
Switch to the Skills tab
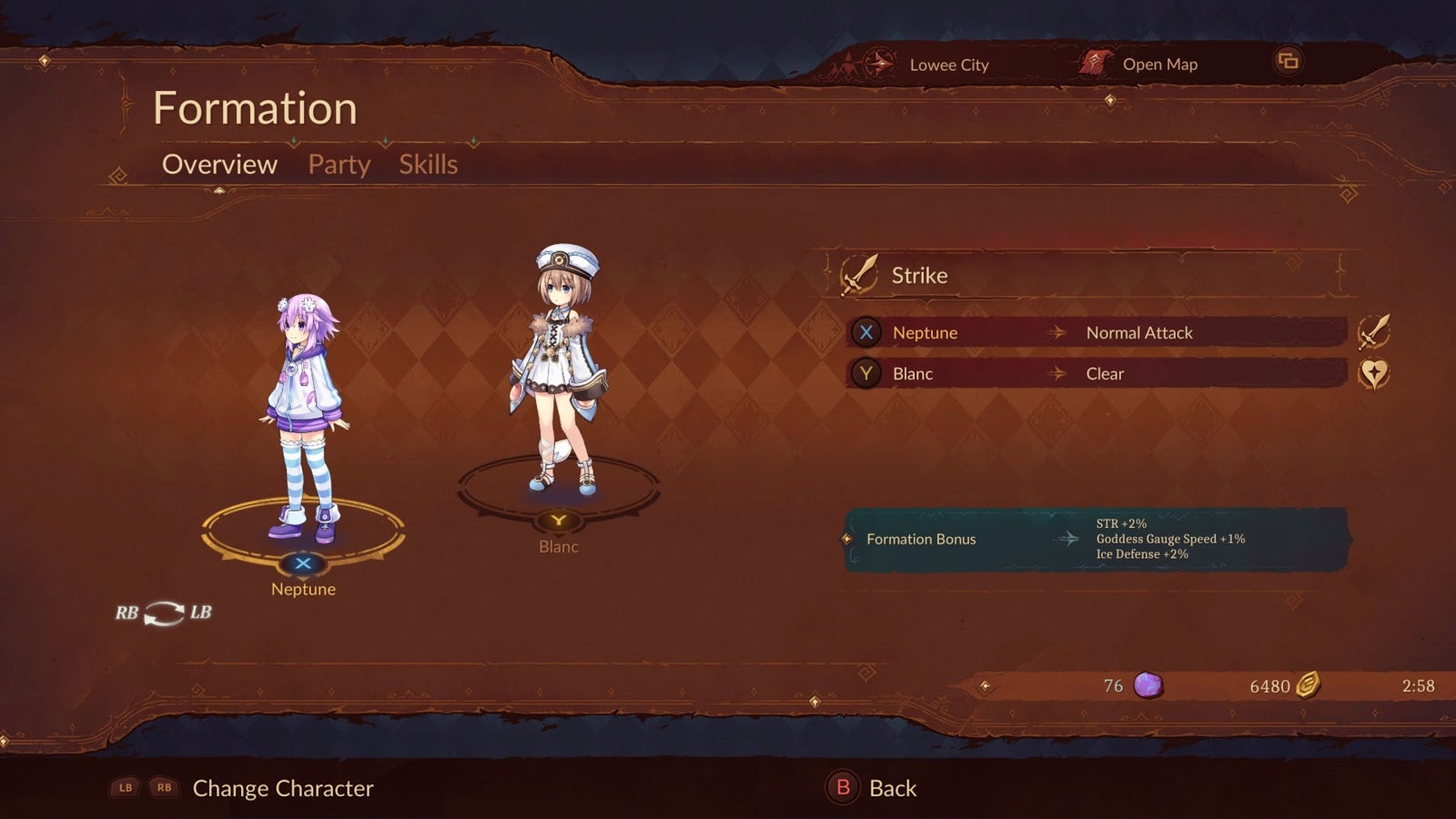click(428, 165)
